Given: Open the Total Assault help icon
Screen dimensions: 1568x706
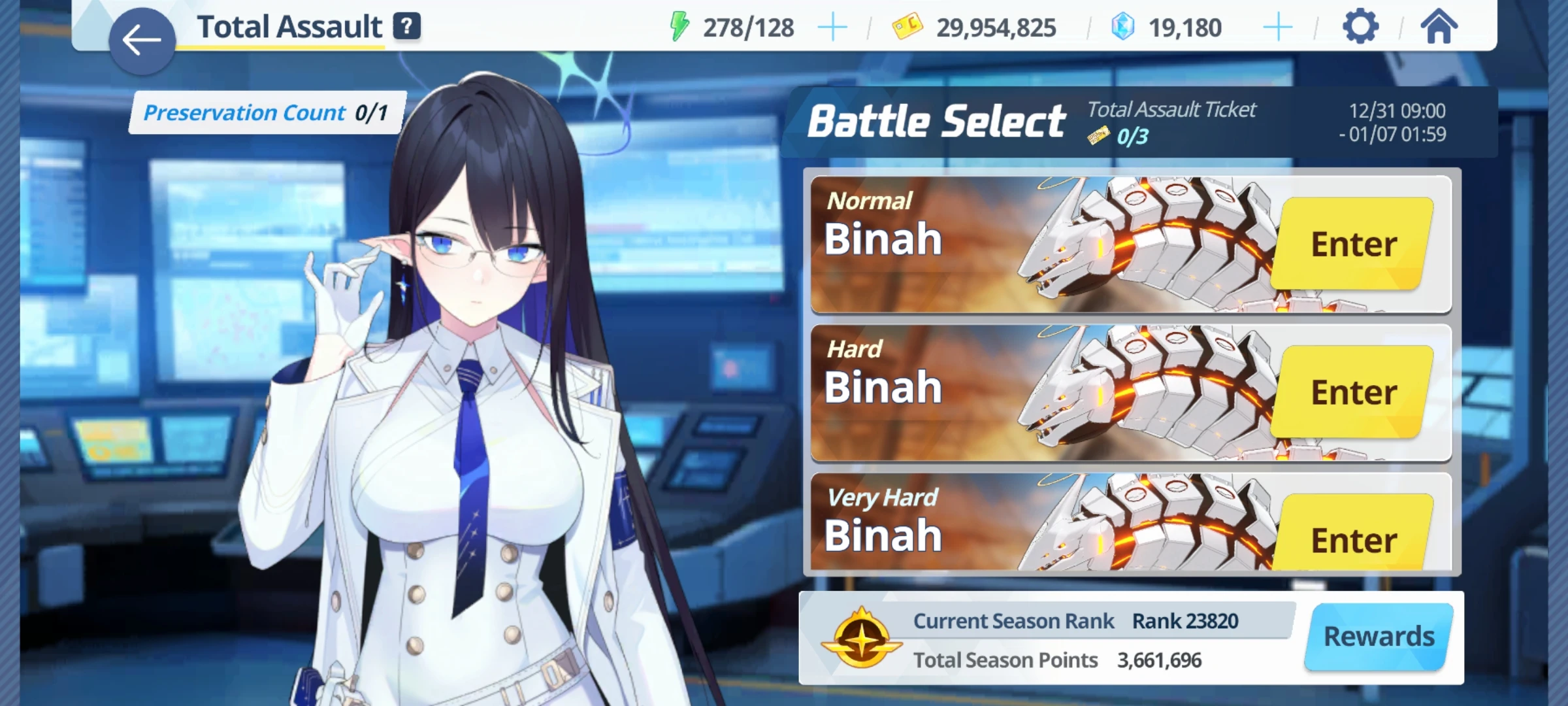Looking at the screenshot, I should pyautogui.click(x=406, y=26).
